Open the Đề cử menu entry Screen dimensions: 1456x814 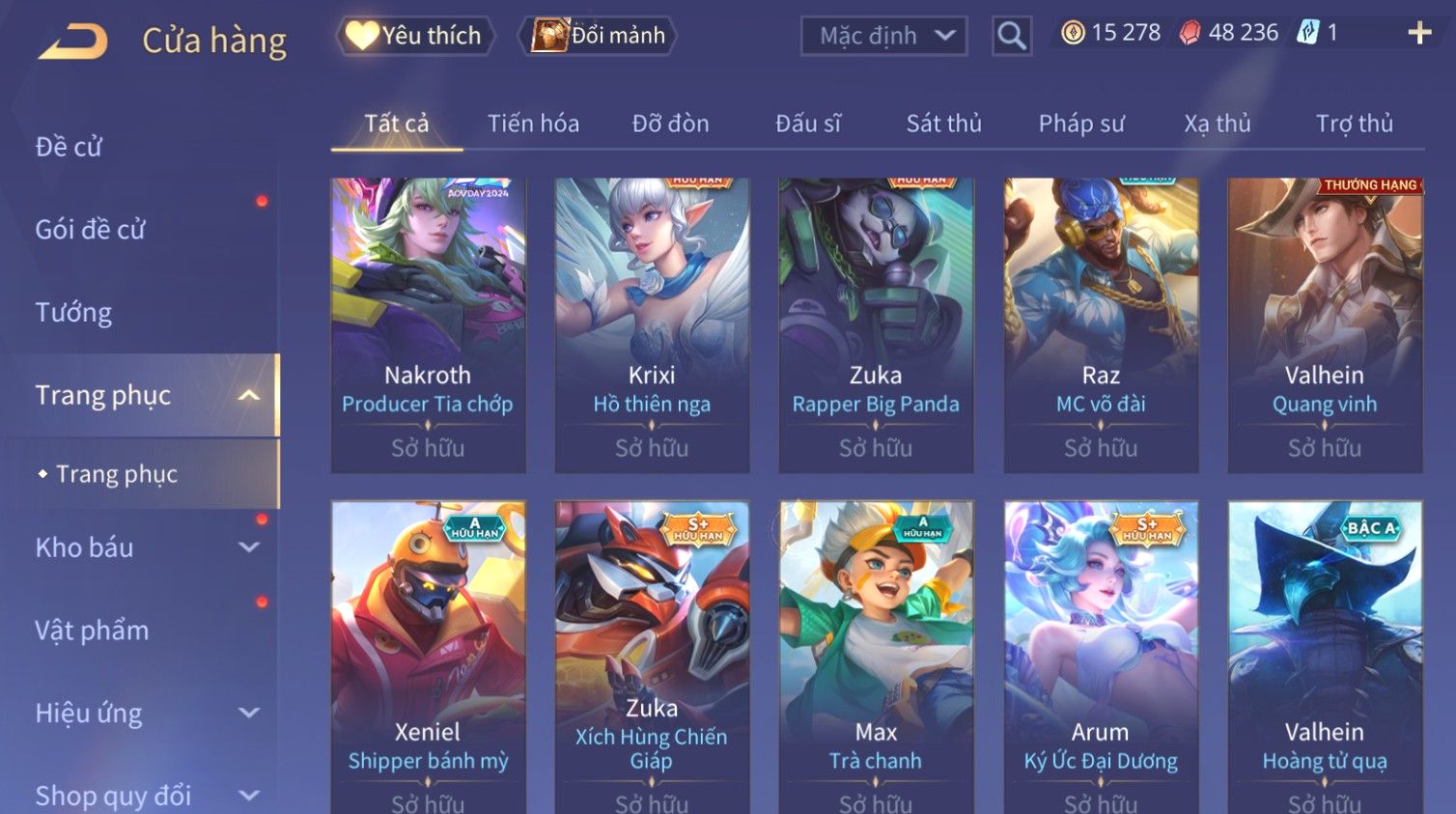(69, 147)
